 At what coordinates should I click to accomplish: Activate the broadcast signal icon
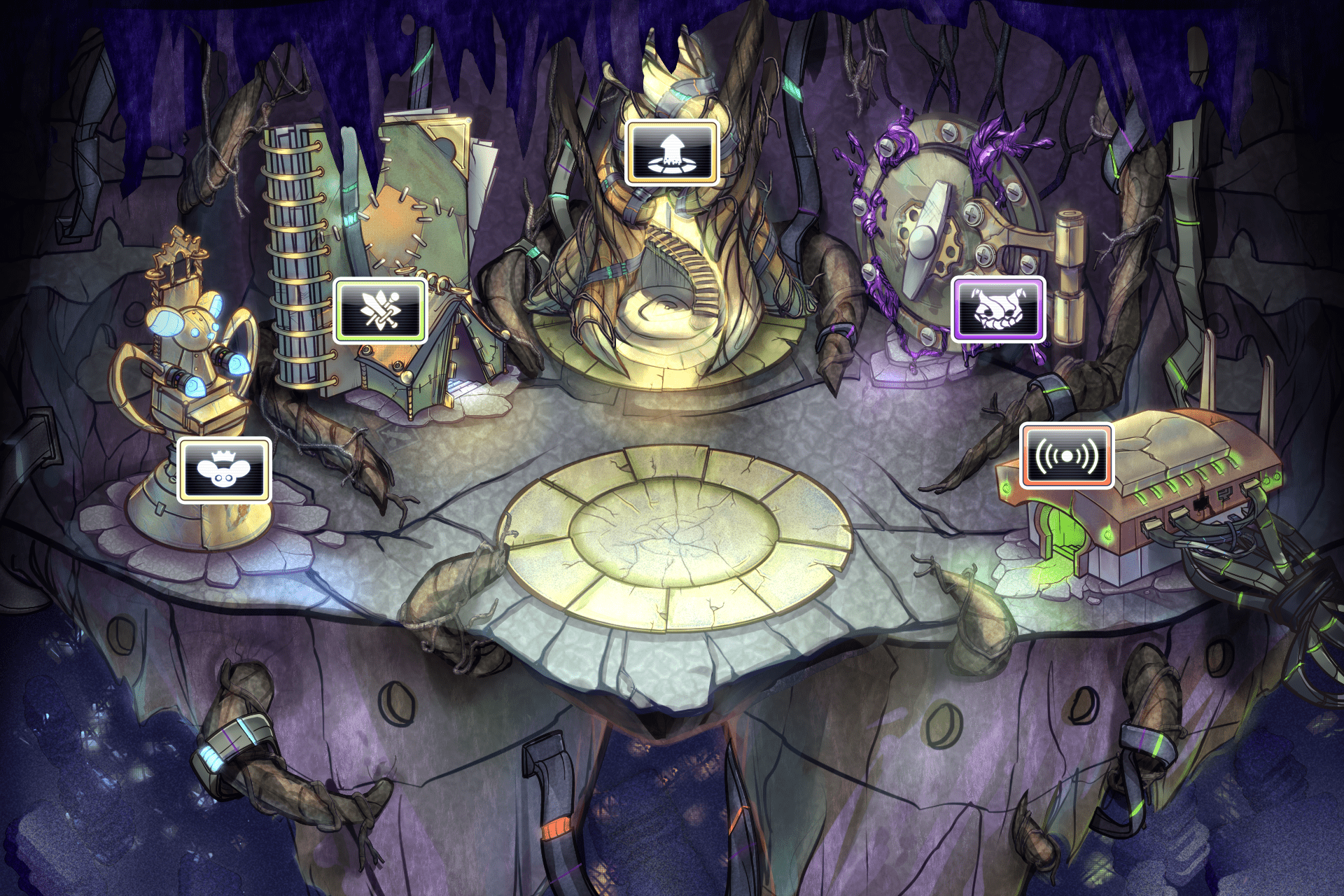tap(1066, 456)
